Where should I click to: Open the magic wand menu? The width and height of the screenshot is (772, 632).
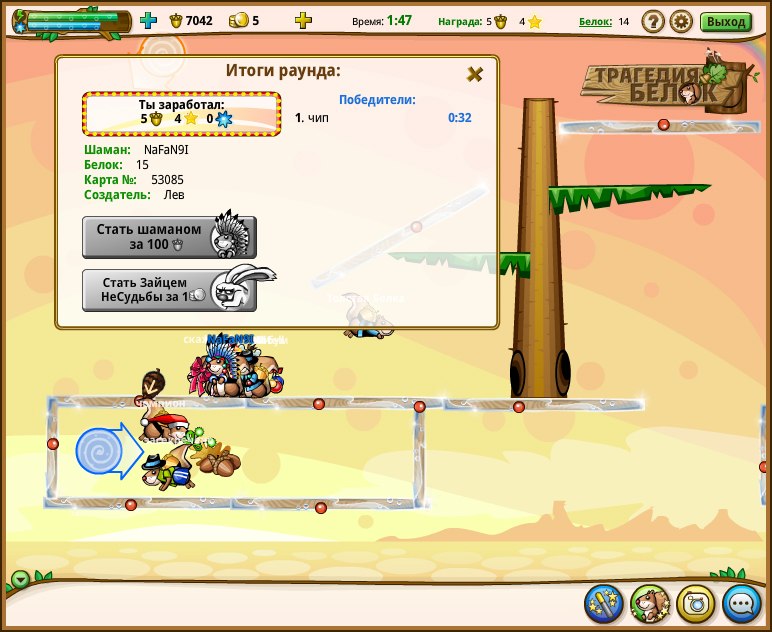point(604,603)
